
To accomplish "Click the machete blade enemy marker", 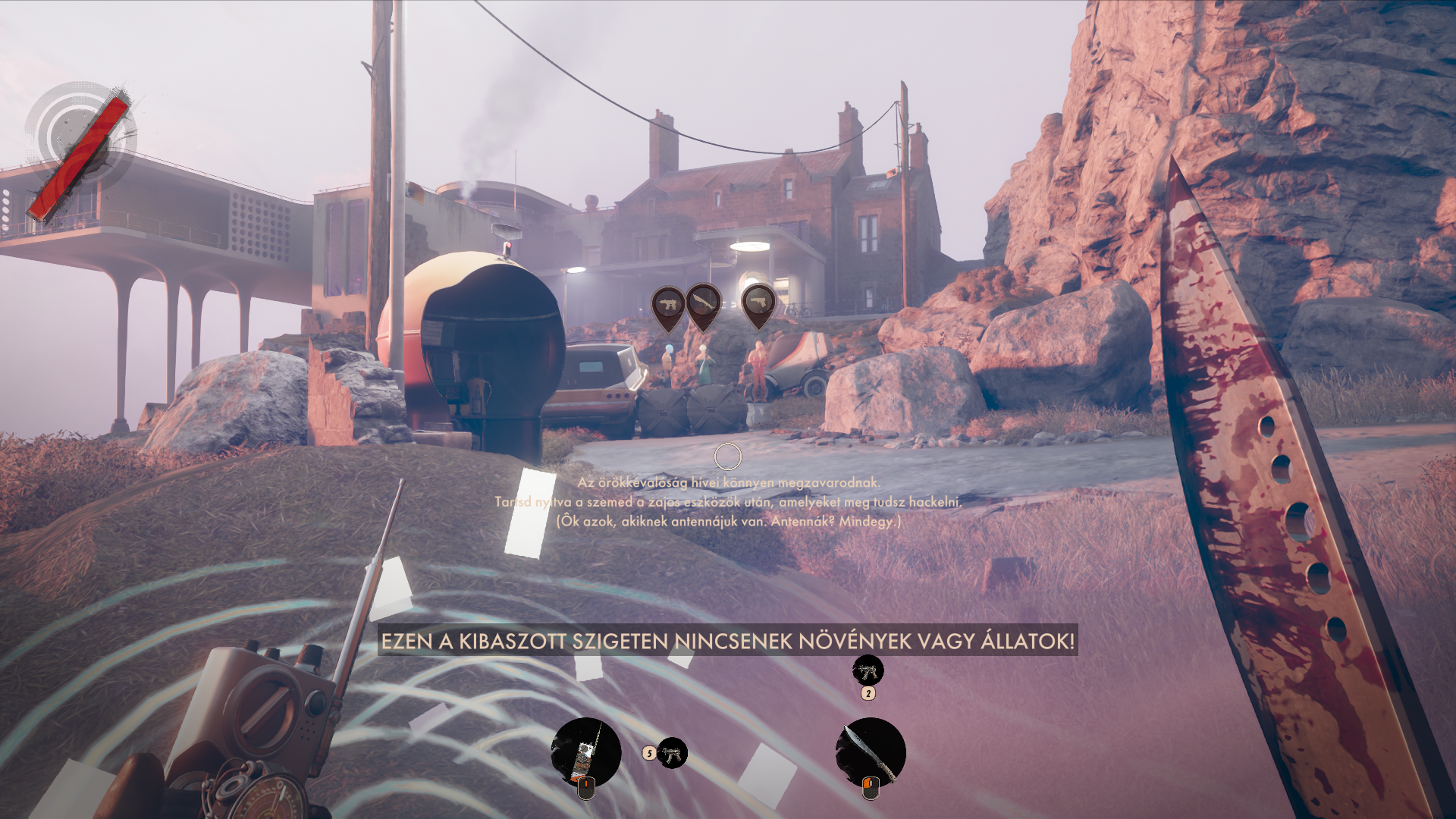I will click(x=703, y=303).
